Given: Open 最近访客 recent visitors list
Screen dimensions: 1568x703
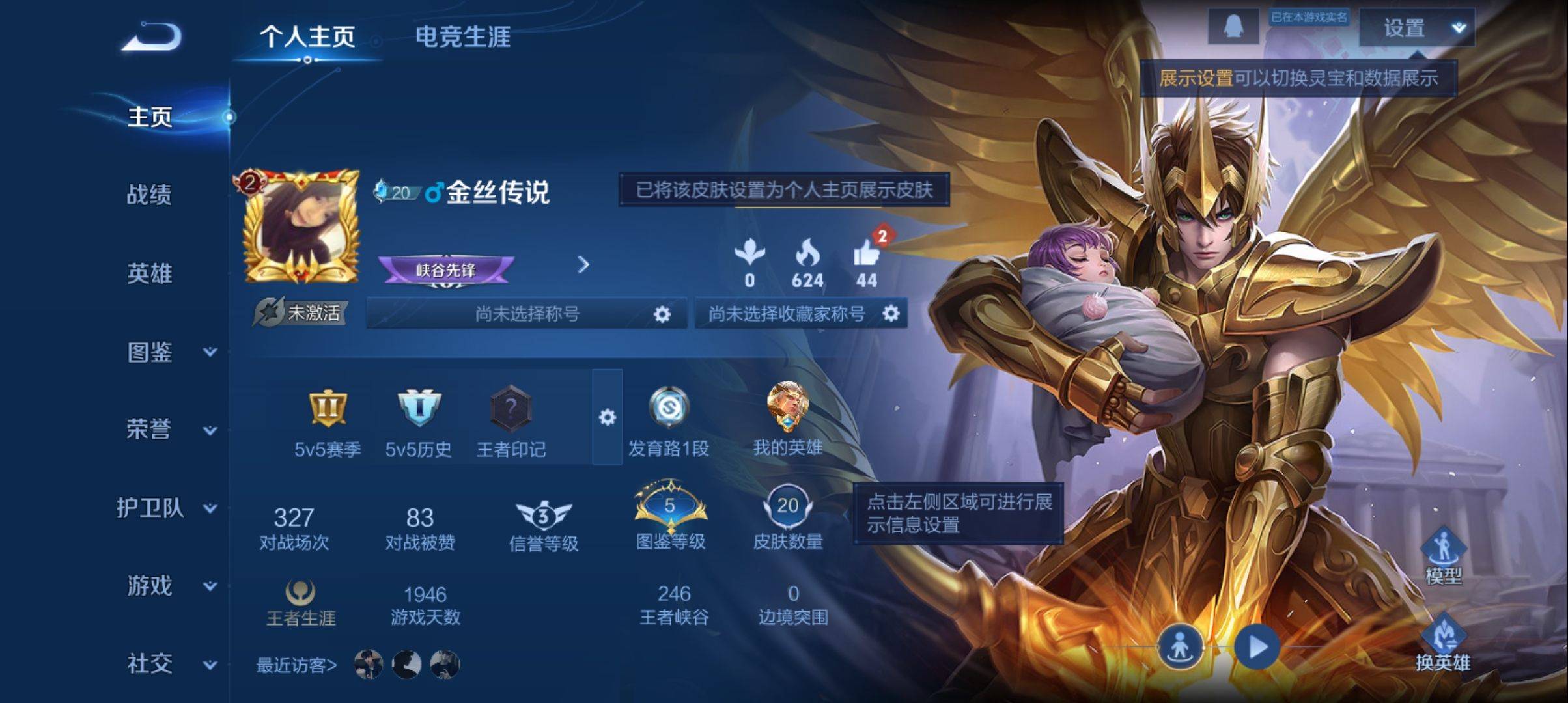Looking at the screenshot, I should point(297,665).
